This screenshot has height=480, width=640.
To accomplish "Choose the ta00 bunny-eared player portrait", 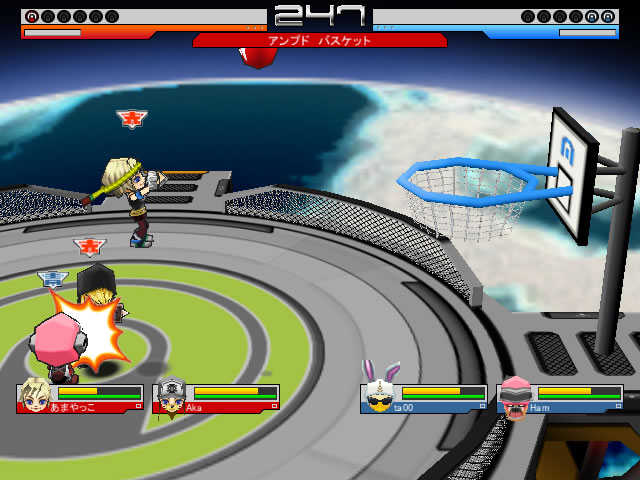I will tap(378, 394).
